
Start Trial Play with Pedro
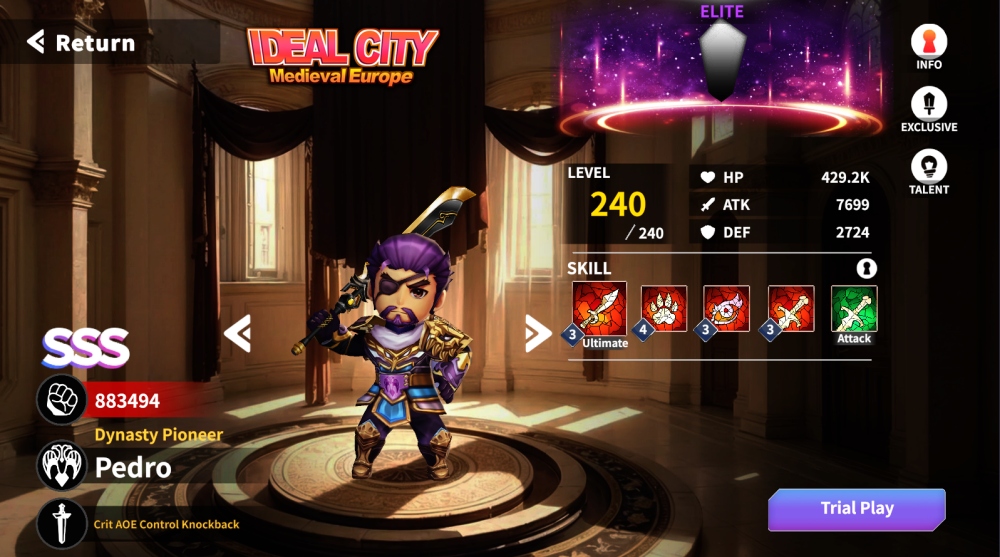click(856, 508)
